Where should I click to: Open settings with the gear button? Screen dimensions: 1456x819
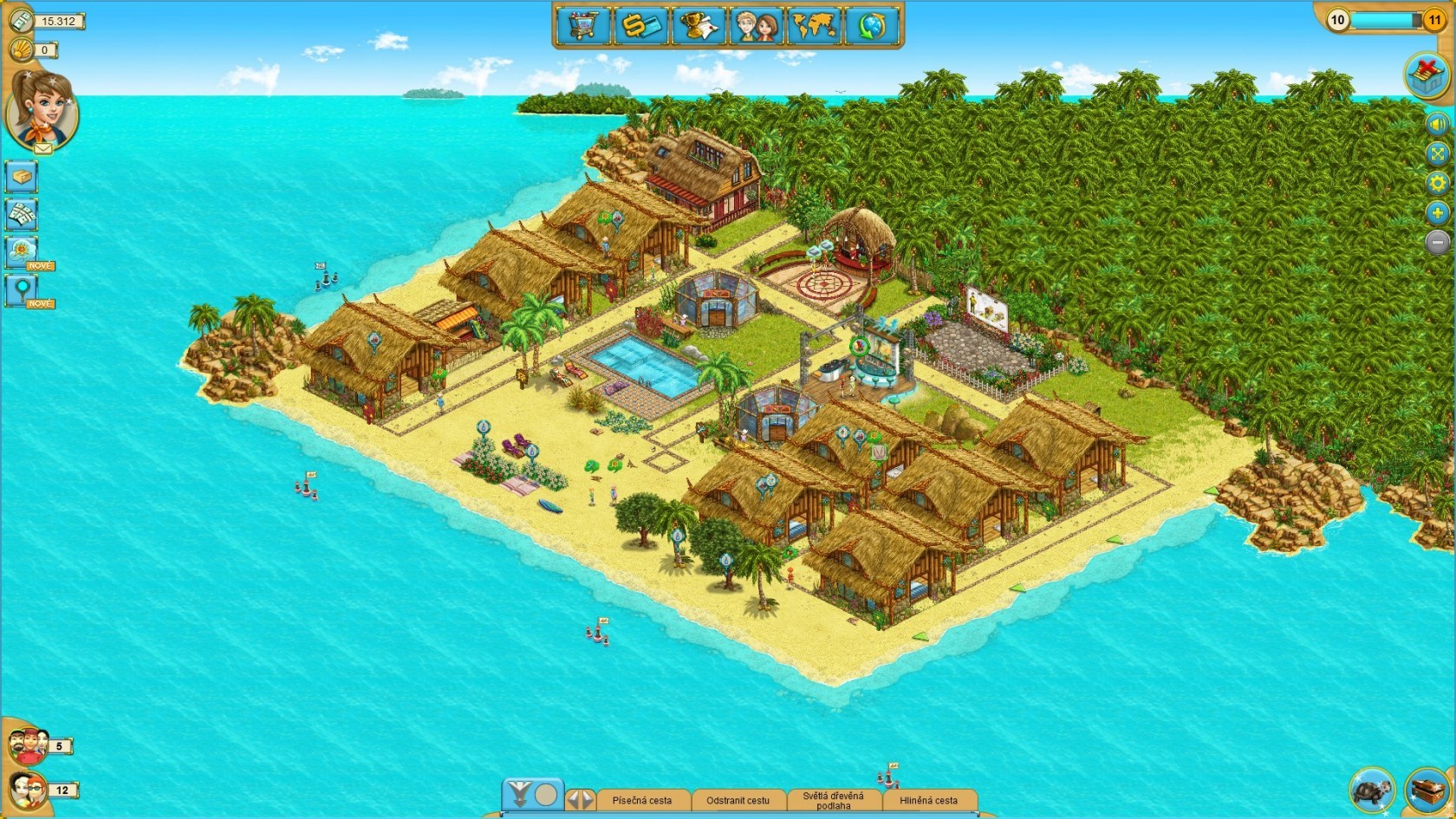[x=1438, y=184]
